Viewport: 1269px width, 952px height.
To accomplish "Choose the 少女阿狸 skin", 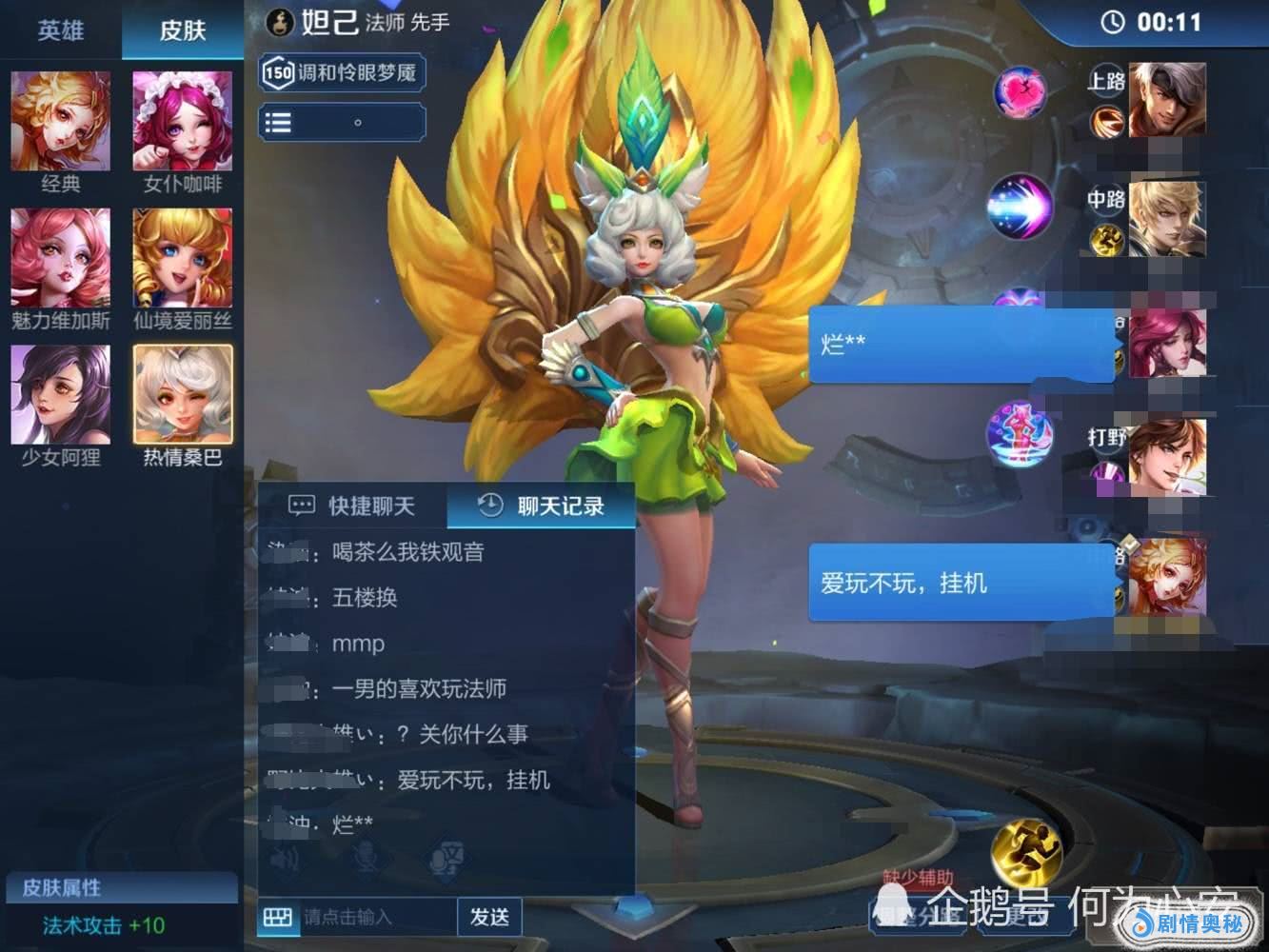I will (x=61, y=395).
